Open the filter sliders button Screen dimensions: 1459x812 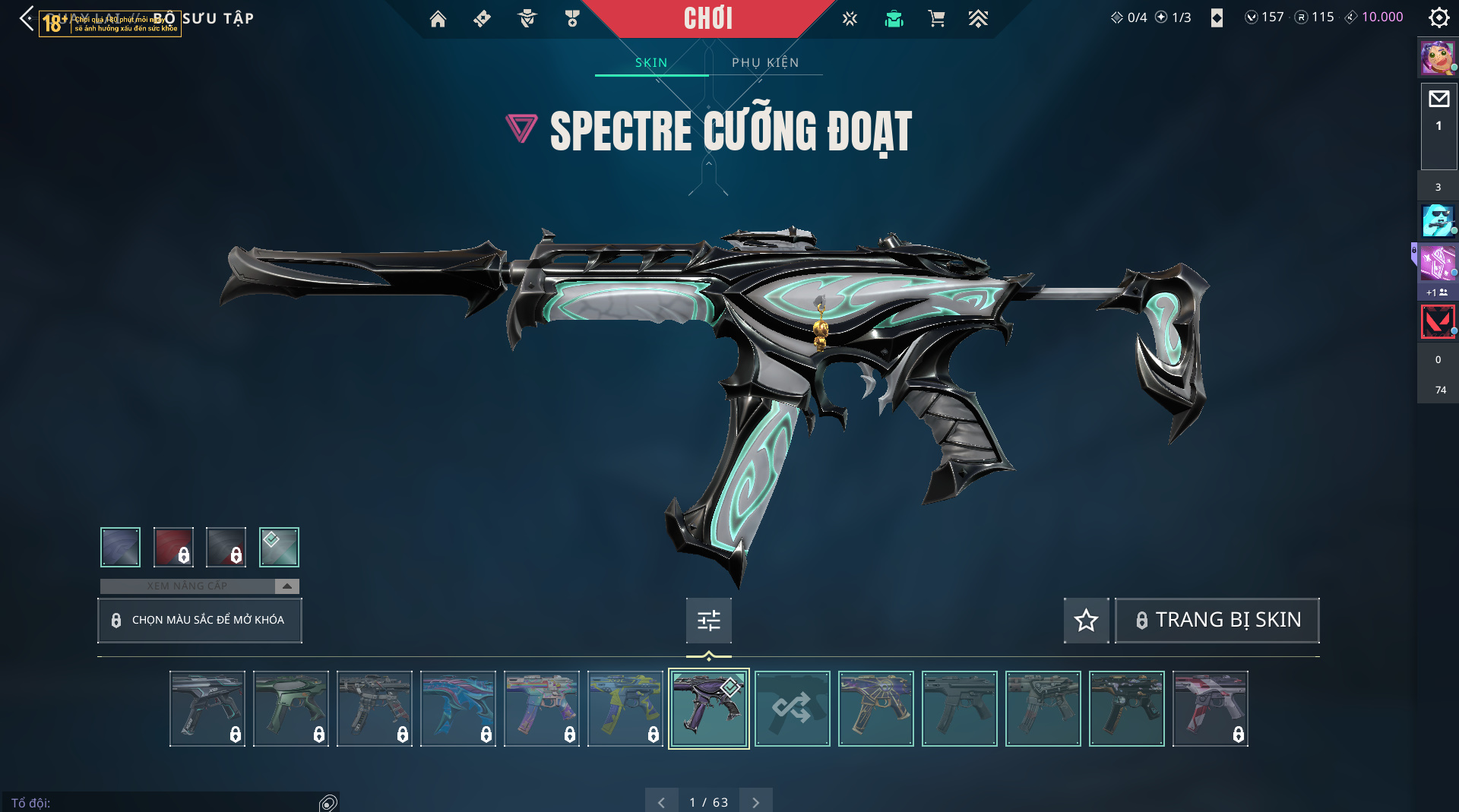click(x=708, y=620)
